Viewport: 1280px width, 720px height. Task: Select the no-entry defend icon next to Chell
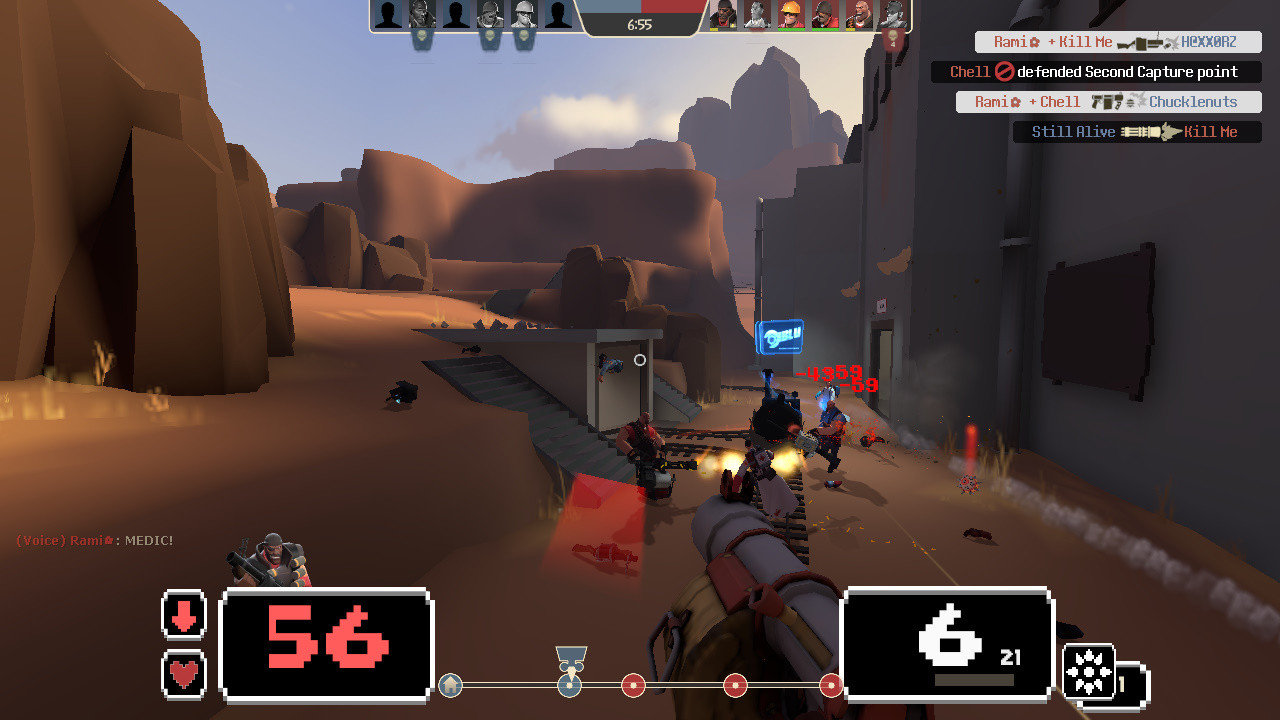[1006, 71]
